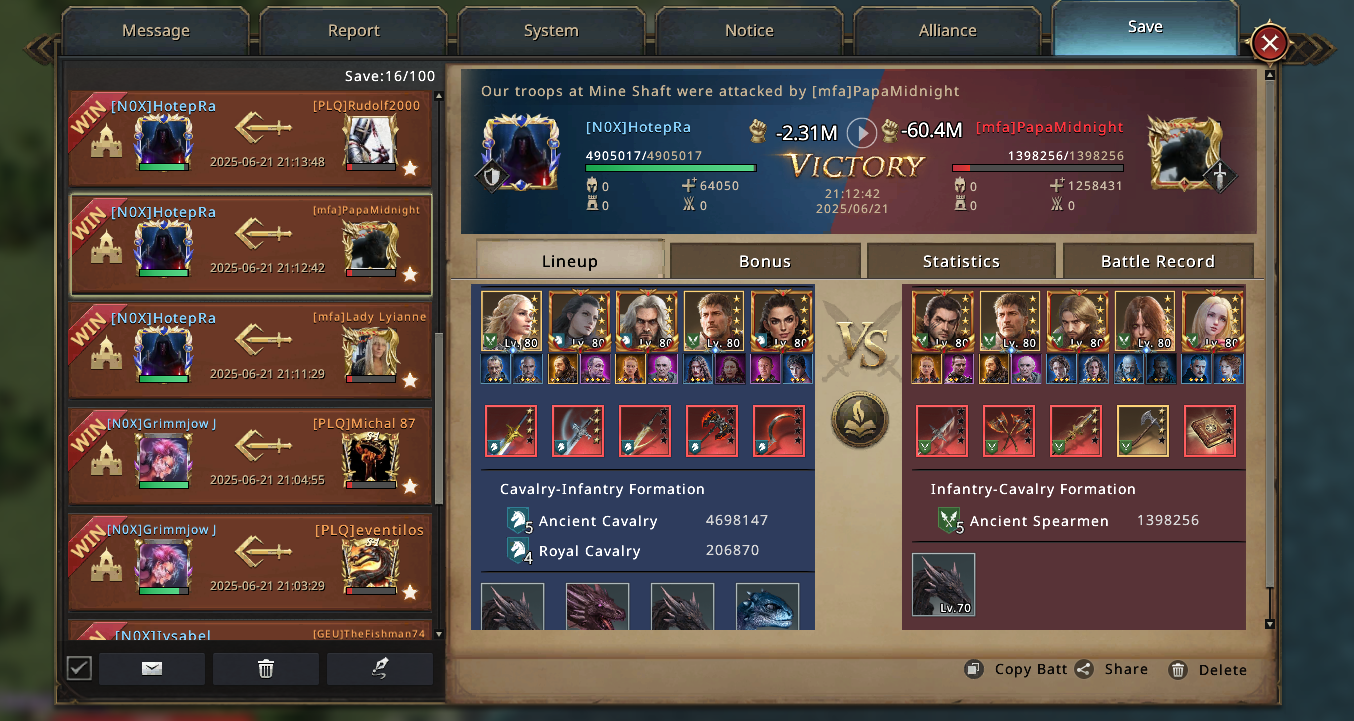Open the report against eventilos
Image resolution: width=1354 pixels, height=721 pixels.
(250, 562)
